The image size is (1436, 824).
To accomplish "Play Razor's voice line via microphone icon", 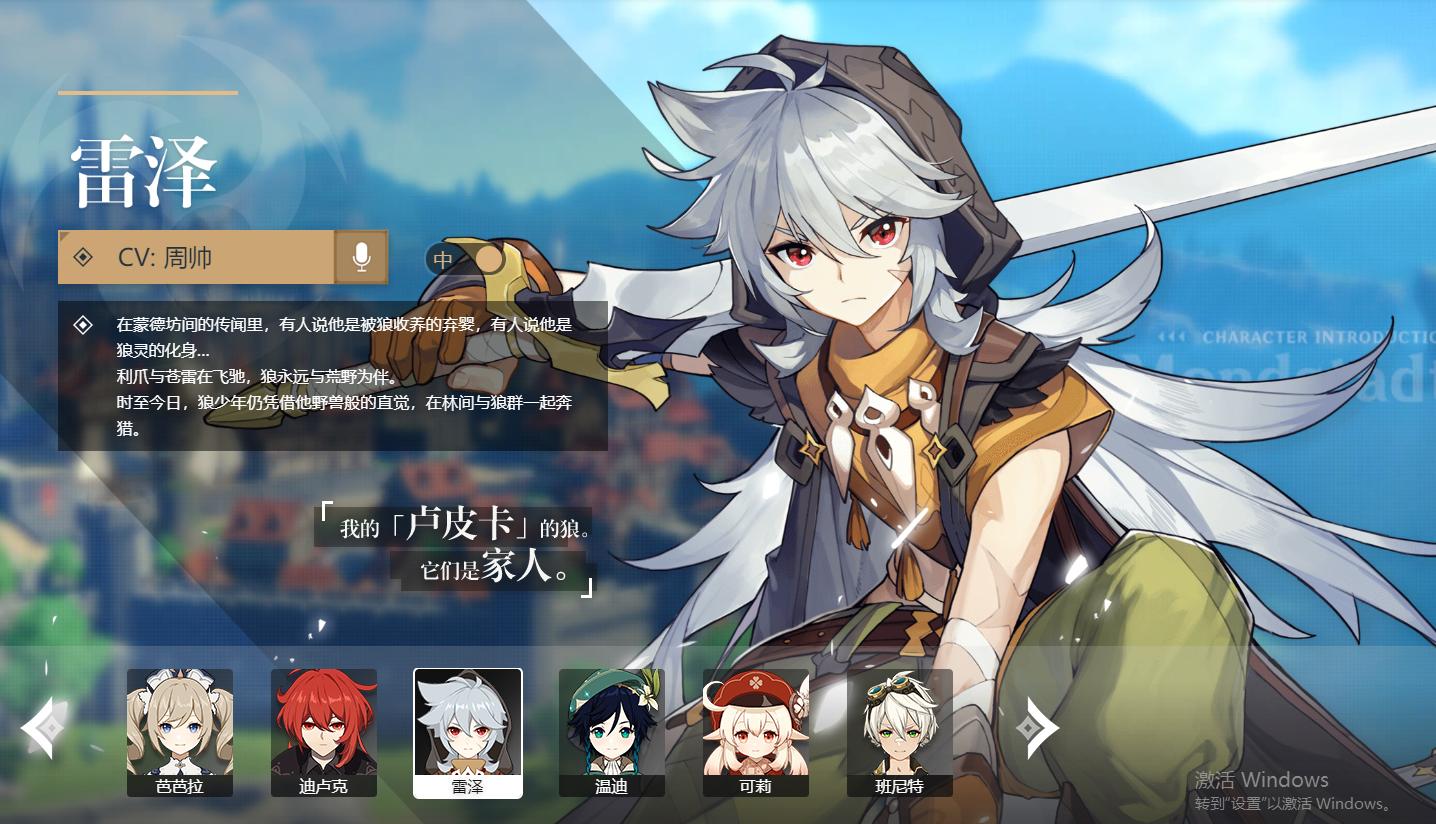I will click(361, 257).
